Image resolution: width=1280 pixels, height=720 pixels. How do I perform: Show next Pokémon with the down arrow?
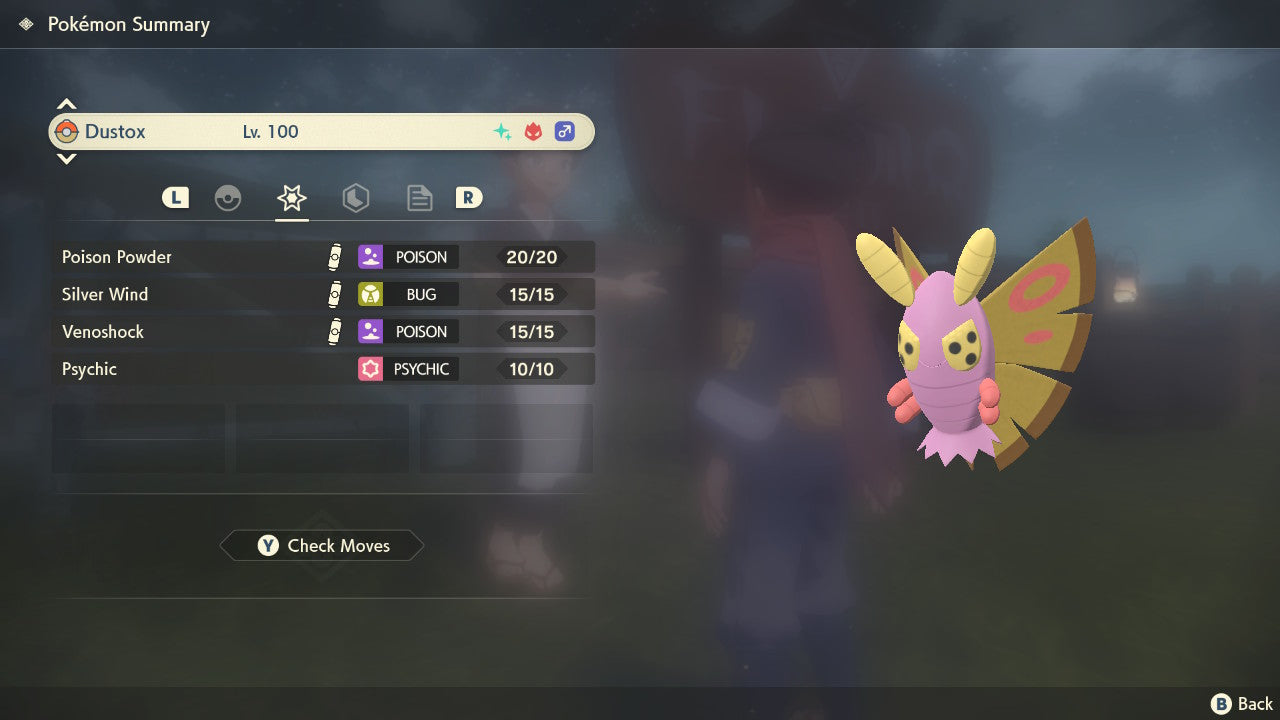pyautogui.click(x=66, y=158)
